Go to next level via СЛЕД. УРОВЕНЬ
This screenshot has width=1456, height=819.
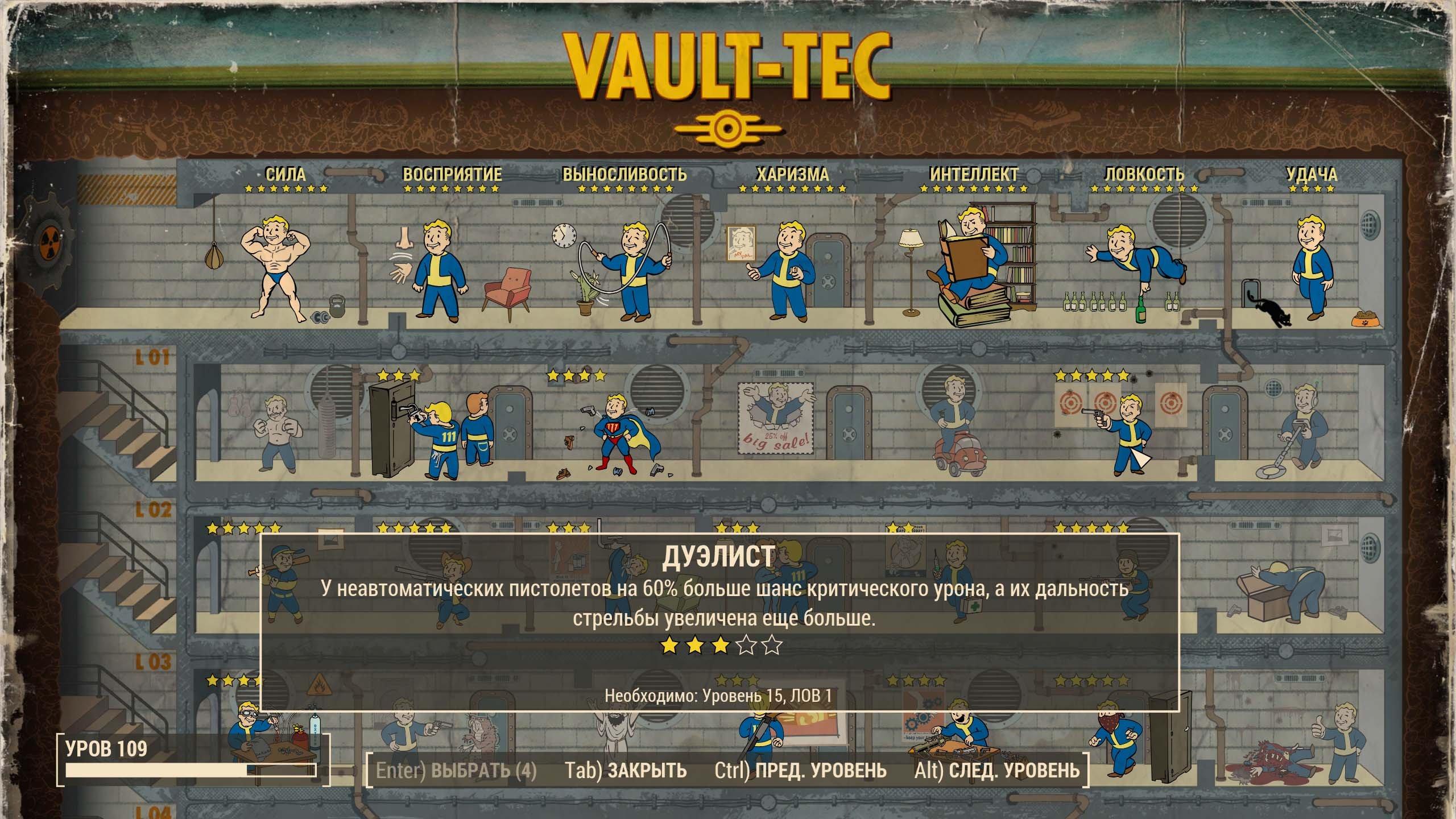(996, 771)
